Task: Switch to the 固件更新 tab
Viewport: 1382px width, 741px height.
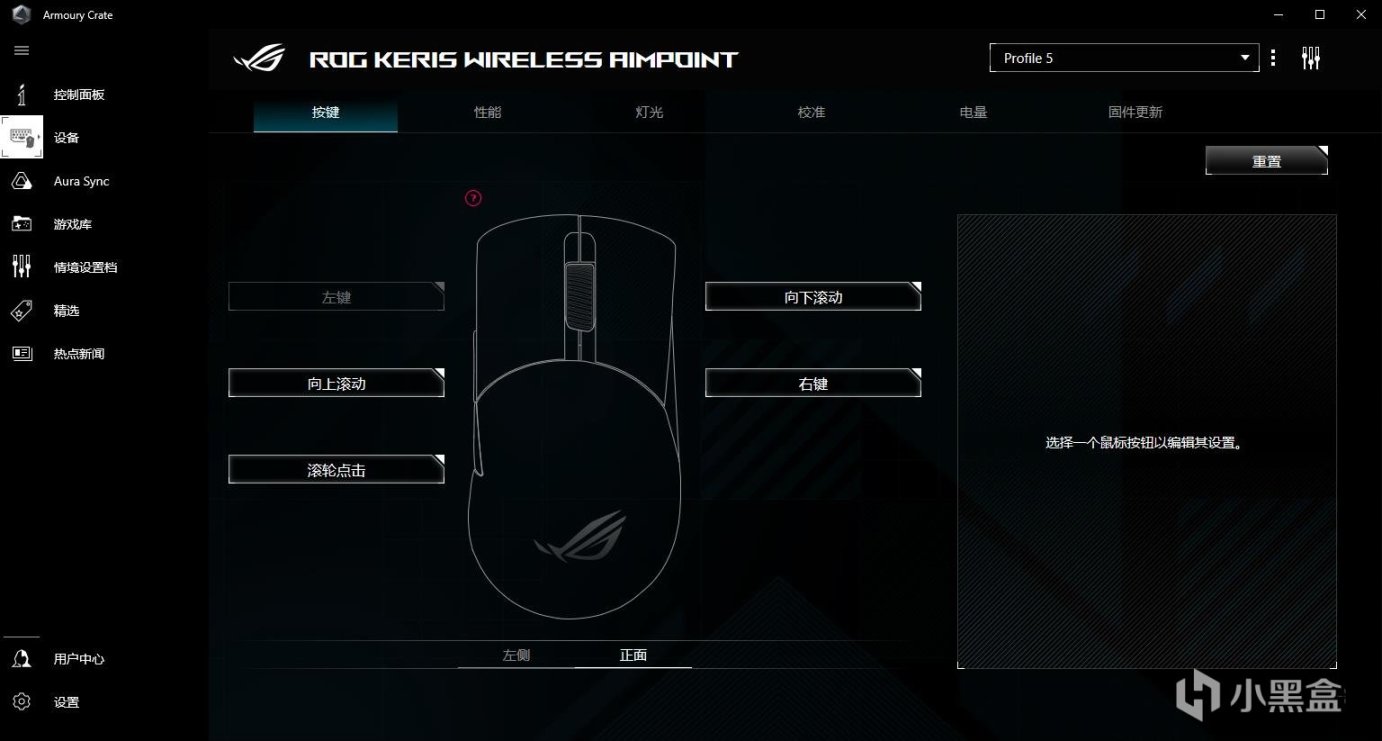Action: 1134,112
